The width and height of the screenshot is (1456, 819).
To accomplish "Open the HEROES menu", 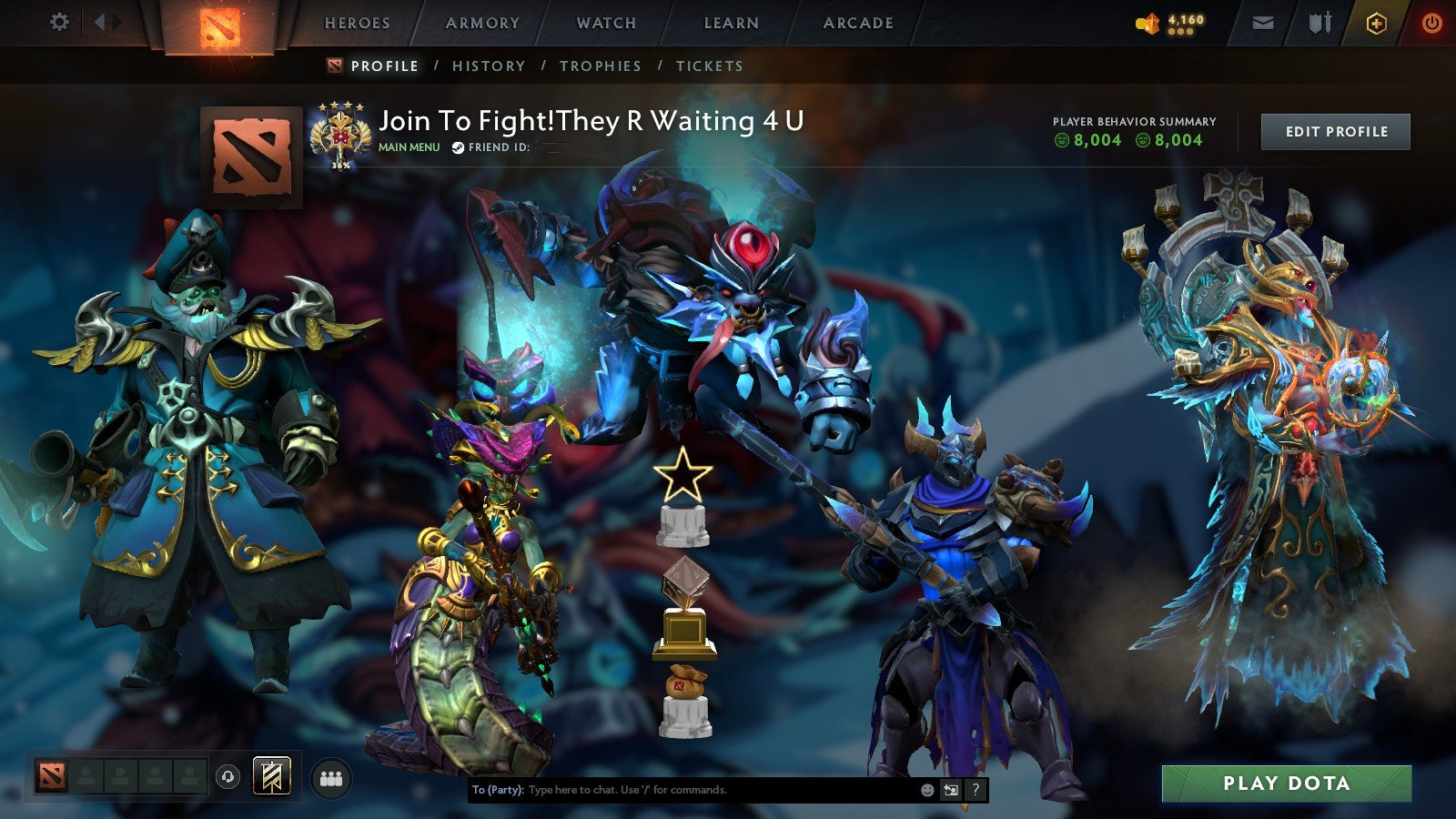I will click(x=357, y=24).
